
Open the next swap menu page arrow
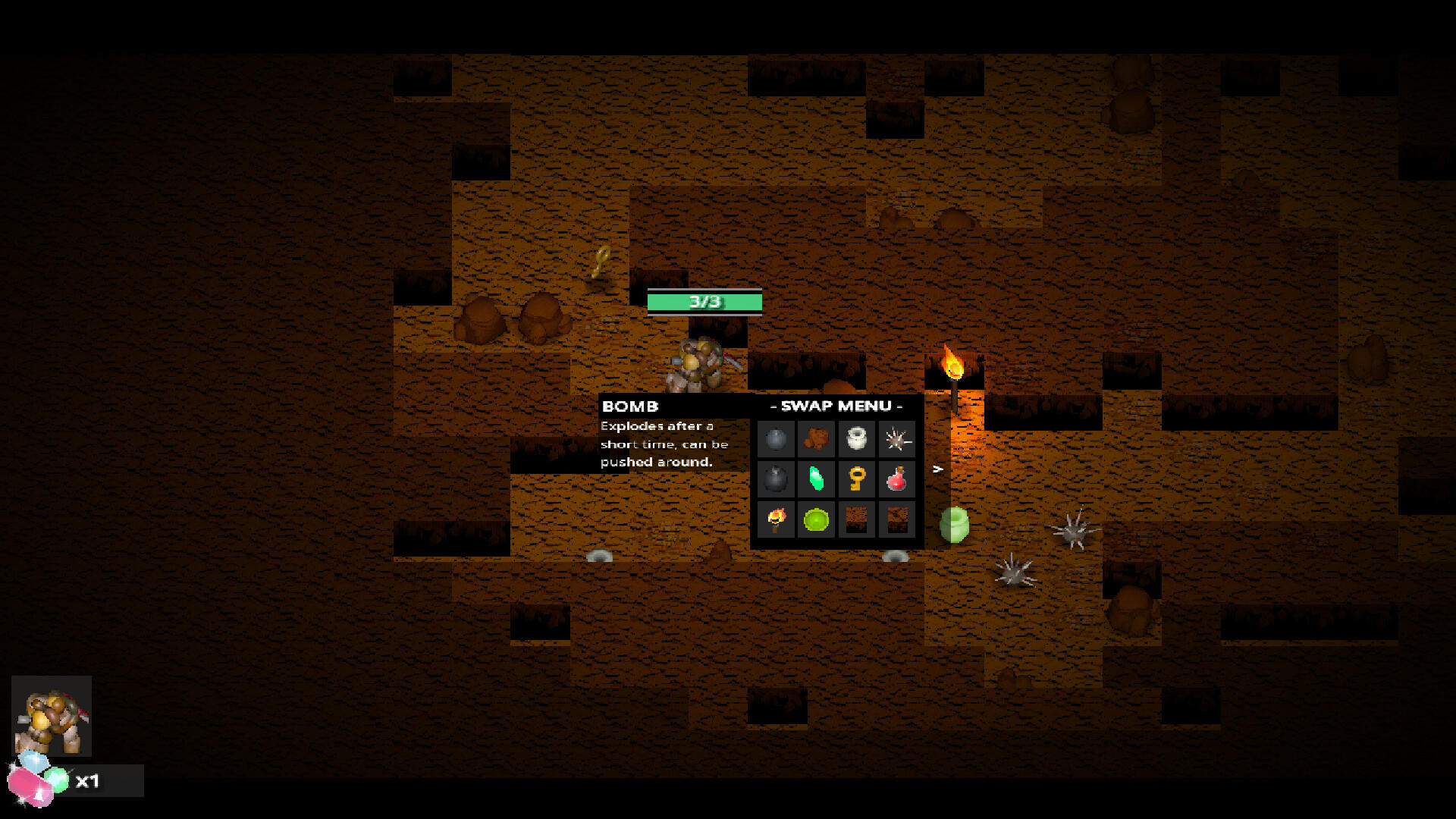point(938,470)
